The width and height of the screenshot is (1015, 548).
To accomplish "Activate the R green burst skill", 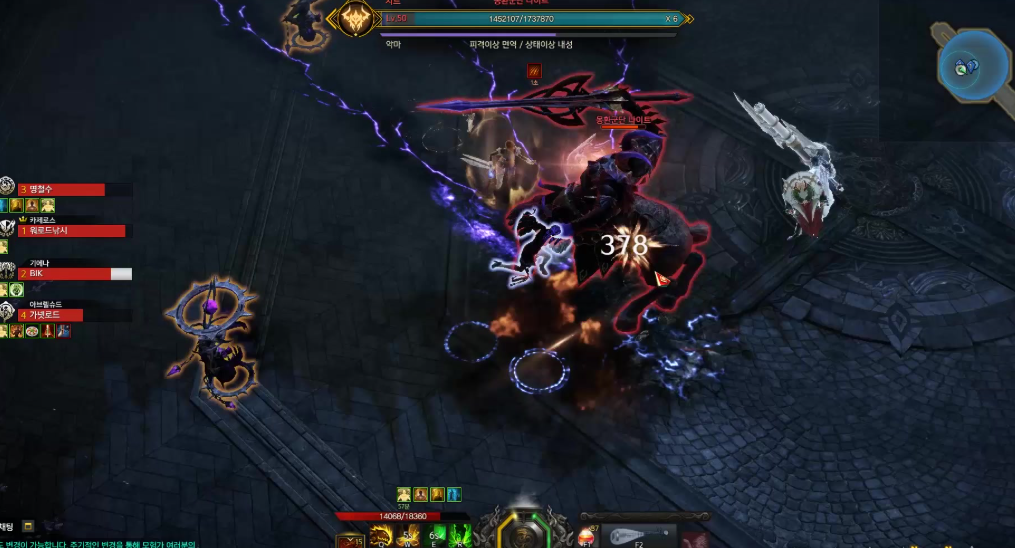I will click(x=461, y=539).
